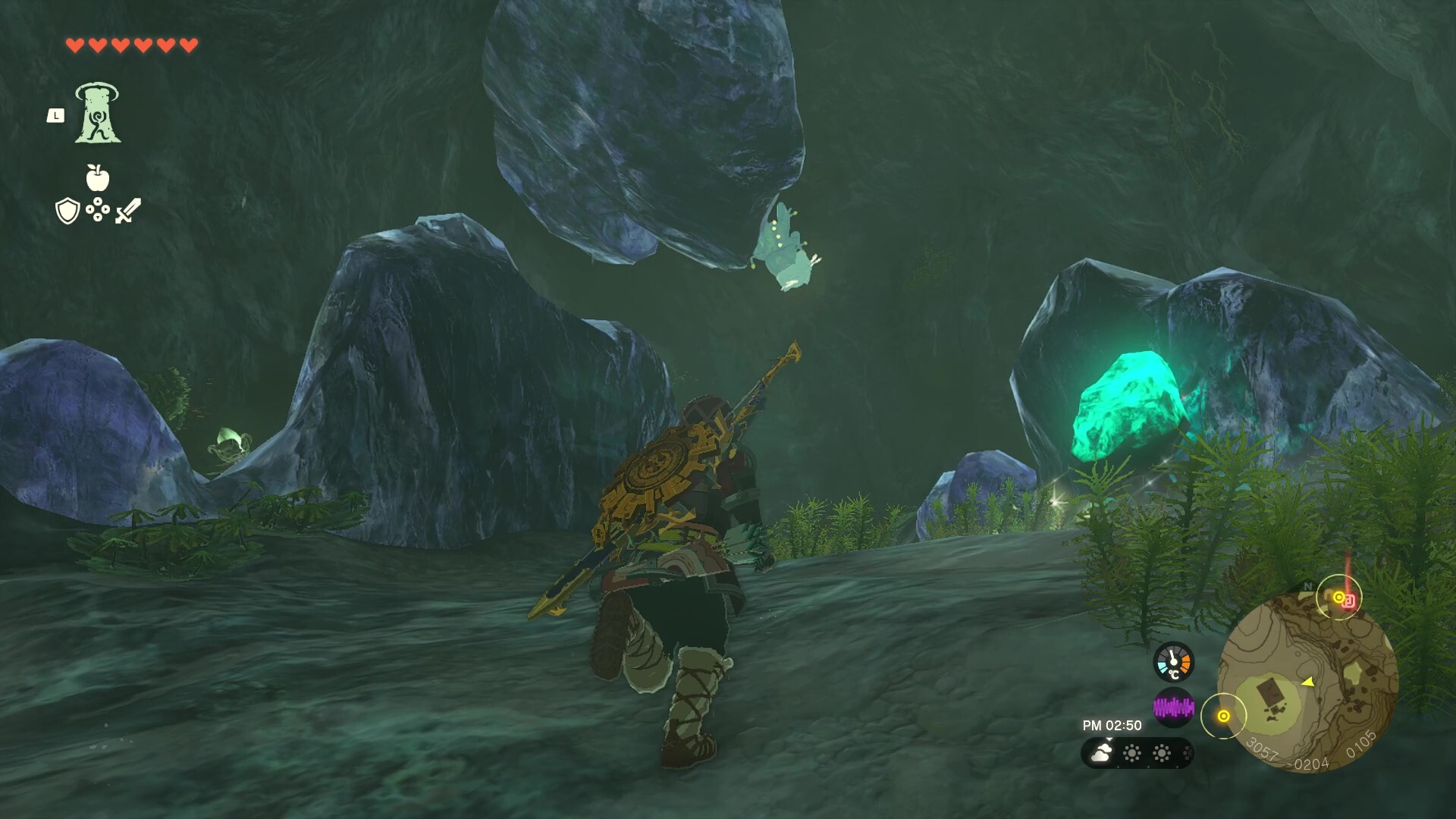The image size is (1456, 819).
Task: Click the red pin marker on minimap
Action: click(1349, 600)
